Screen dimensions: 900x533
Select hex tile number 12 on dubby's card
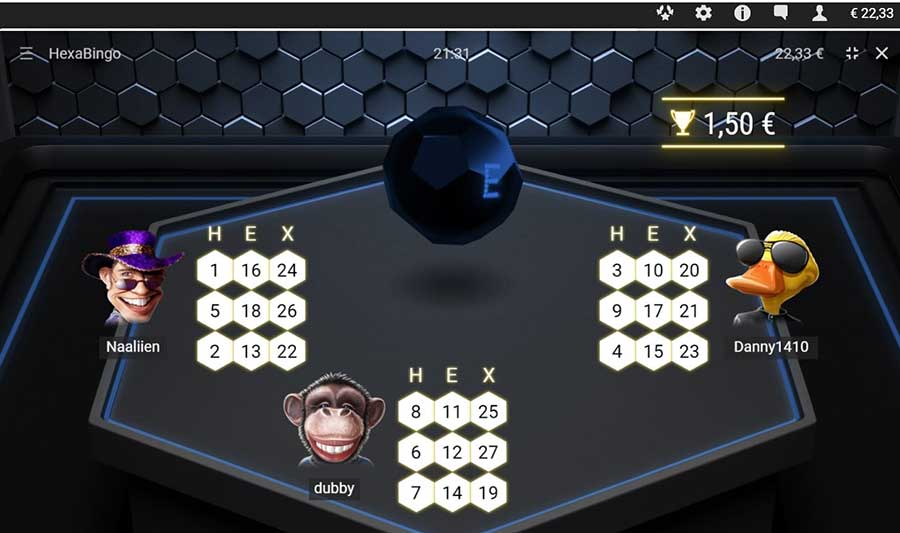[452, 452]
